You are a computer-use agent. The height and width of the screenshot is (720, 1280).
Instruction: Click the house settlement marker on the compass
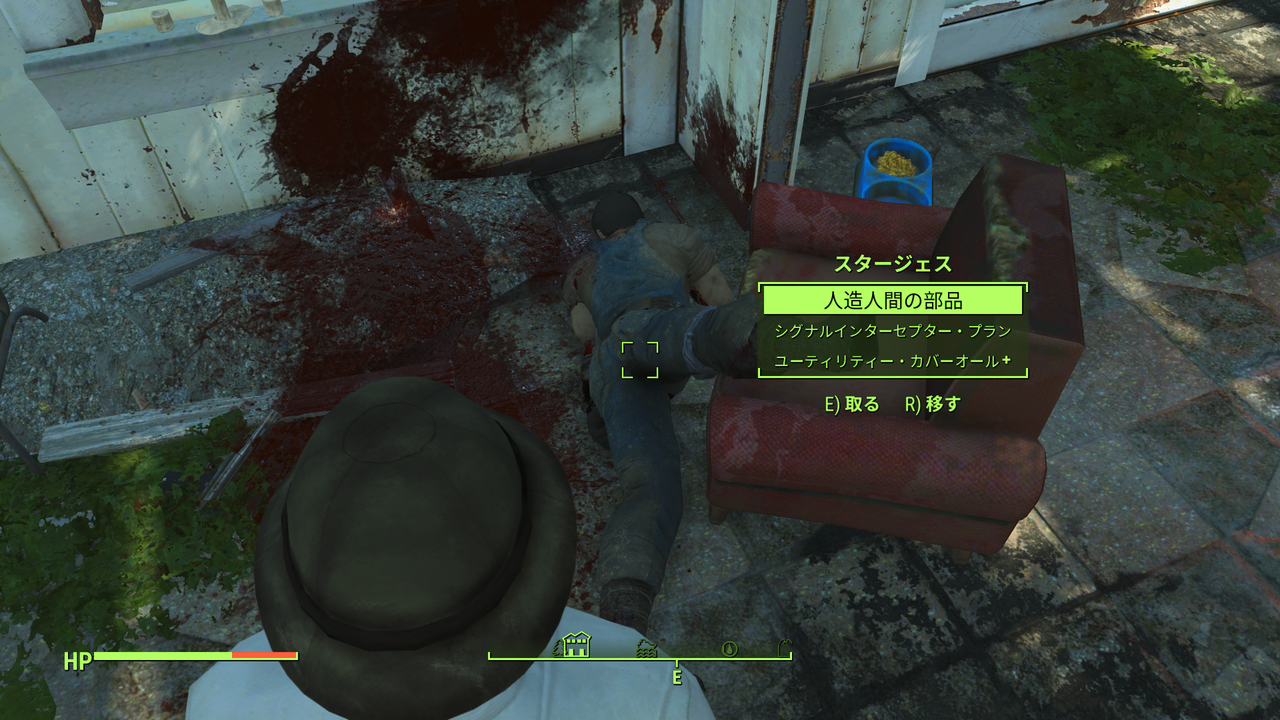(577, 645)
